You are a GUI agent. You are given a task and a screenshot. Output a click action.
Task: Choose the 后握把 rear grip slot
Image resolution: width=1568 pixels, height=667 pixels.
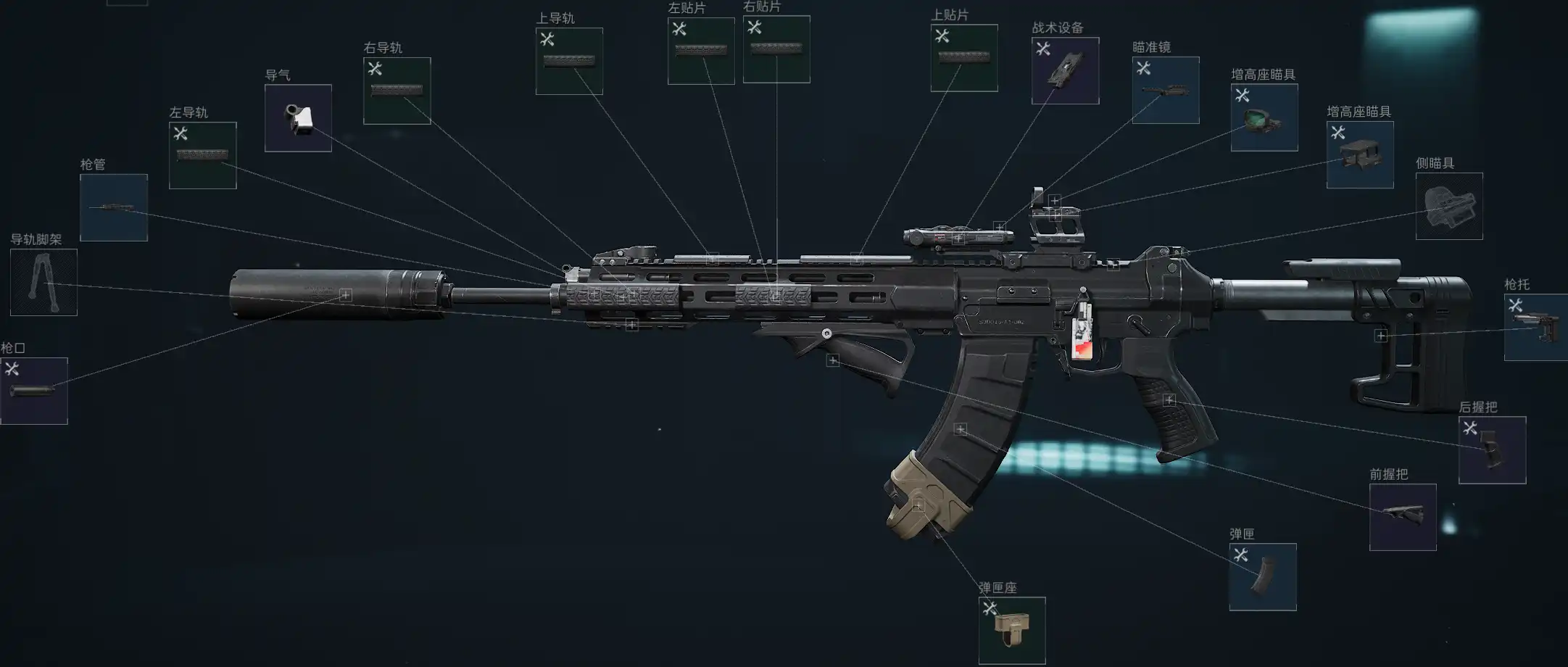click(1492, 449)
